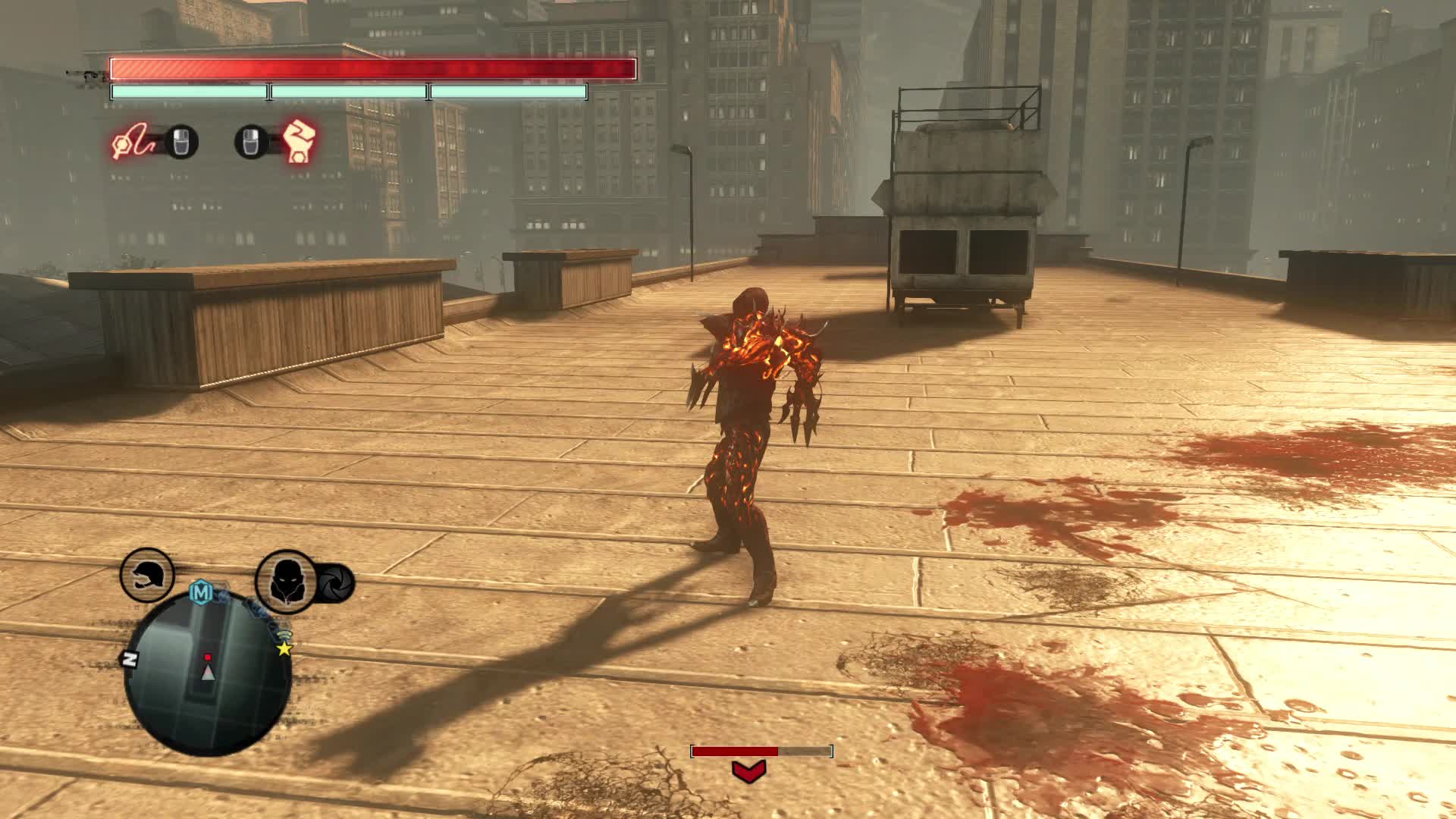1456x819 pixels.
Task: Select the hooded disguise face icon
Action: pos(286,582)
